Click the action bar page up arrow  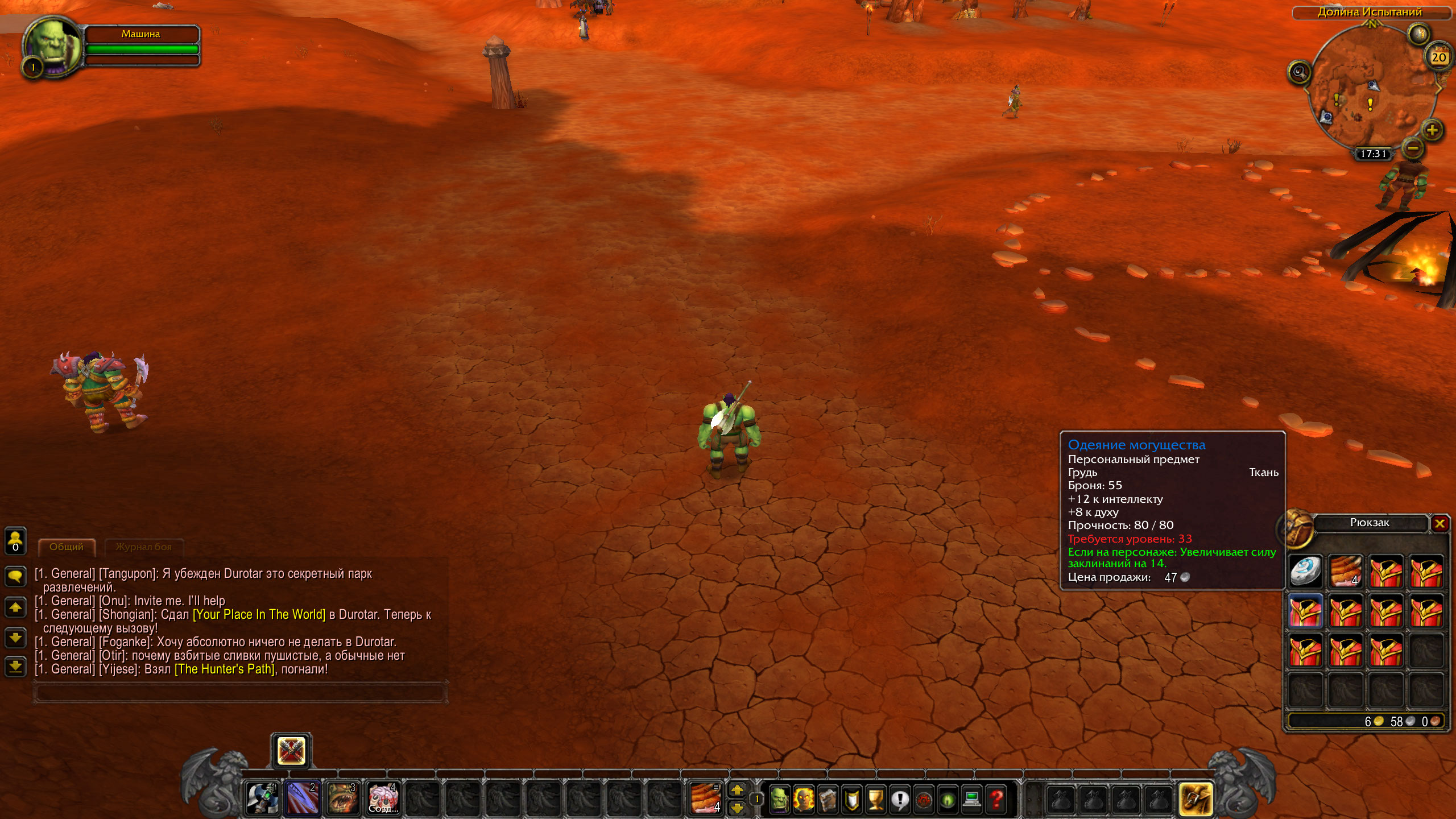click(x=737, y=789)
